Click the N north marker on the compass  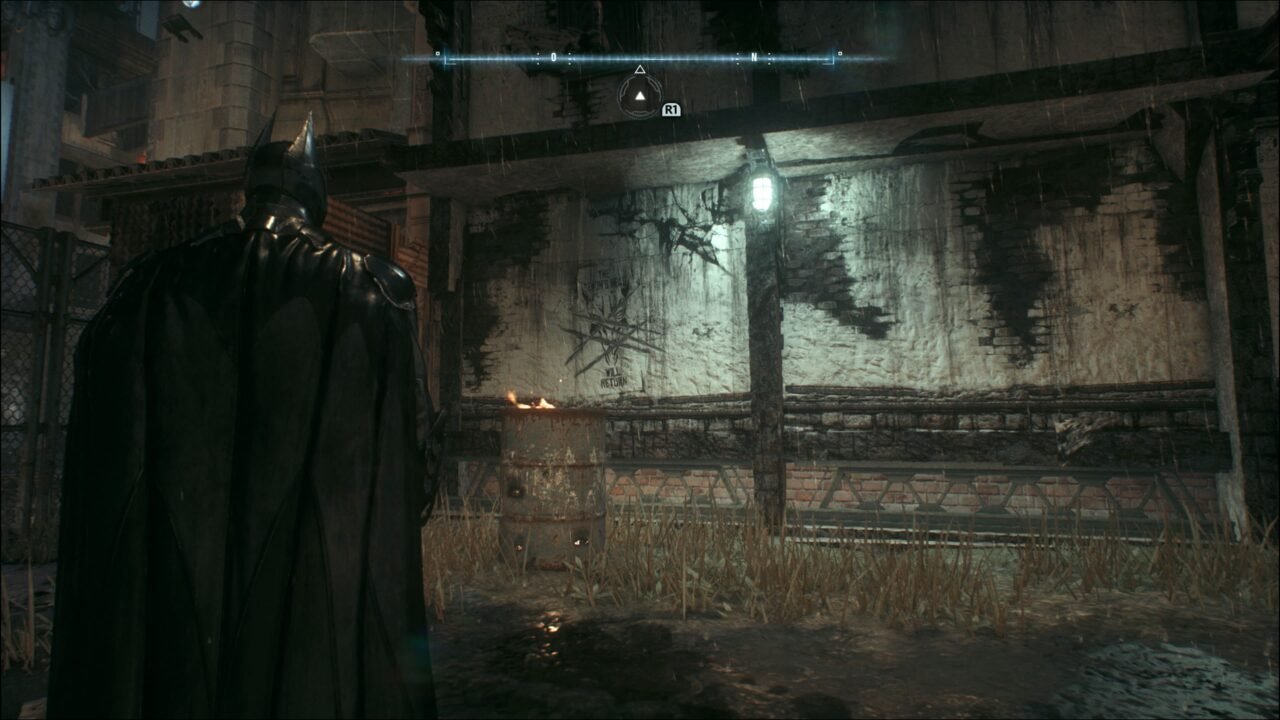point(754,58)
